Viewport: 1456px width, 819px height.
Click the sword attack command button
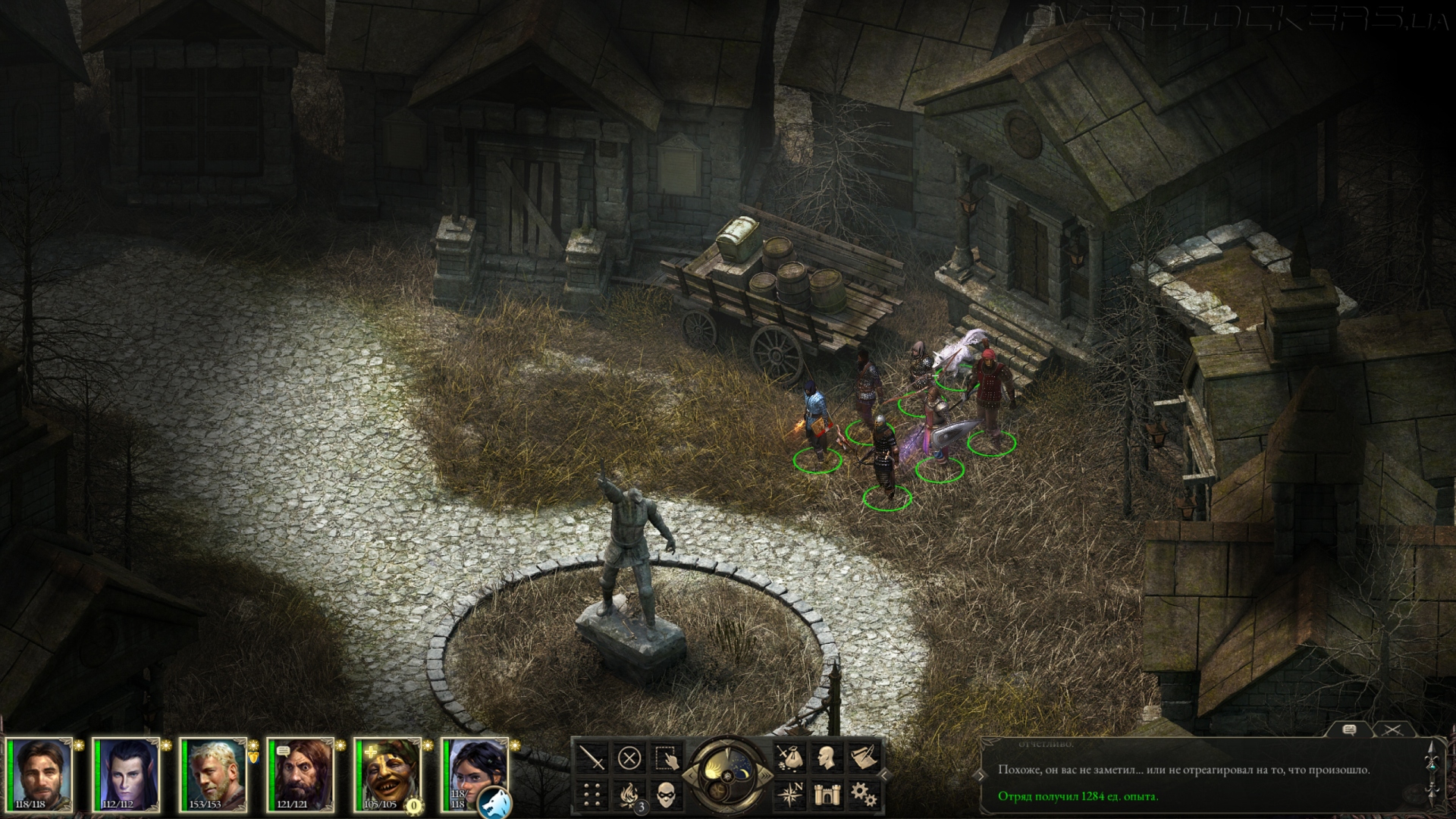[591, 758]
